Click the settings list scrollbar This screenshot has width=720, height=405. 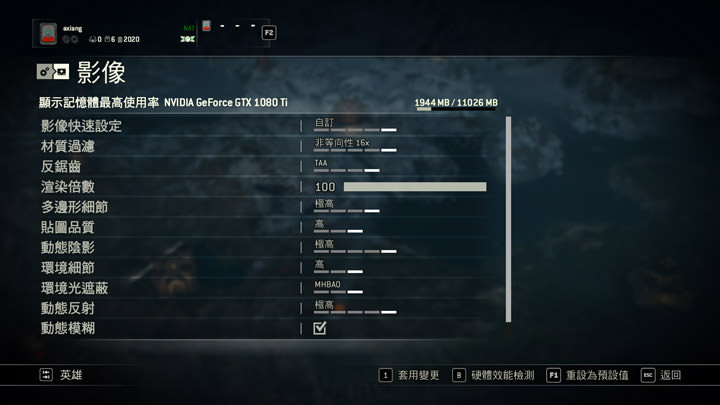coord(508,218)
